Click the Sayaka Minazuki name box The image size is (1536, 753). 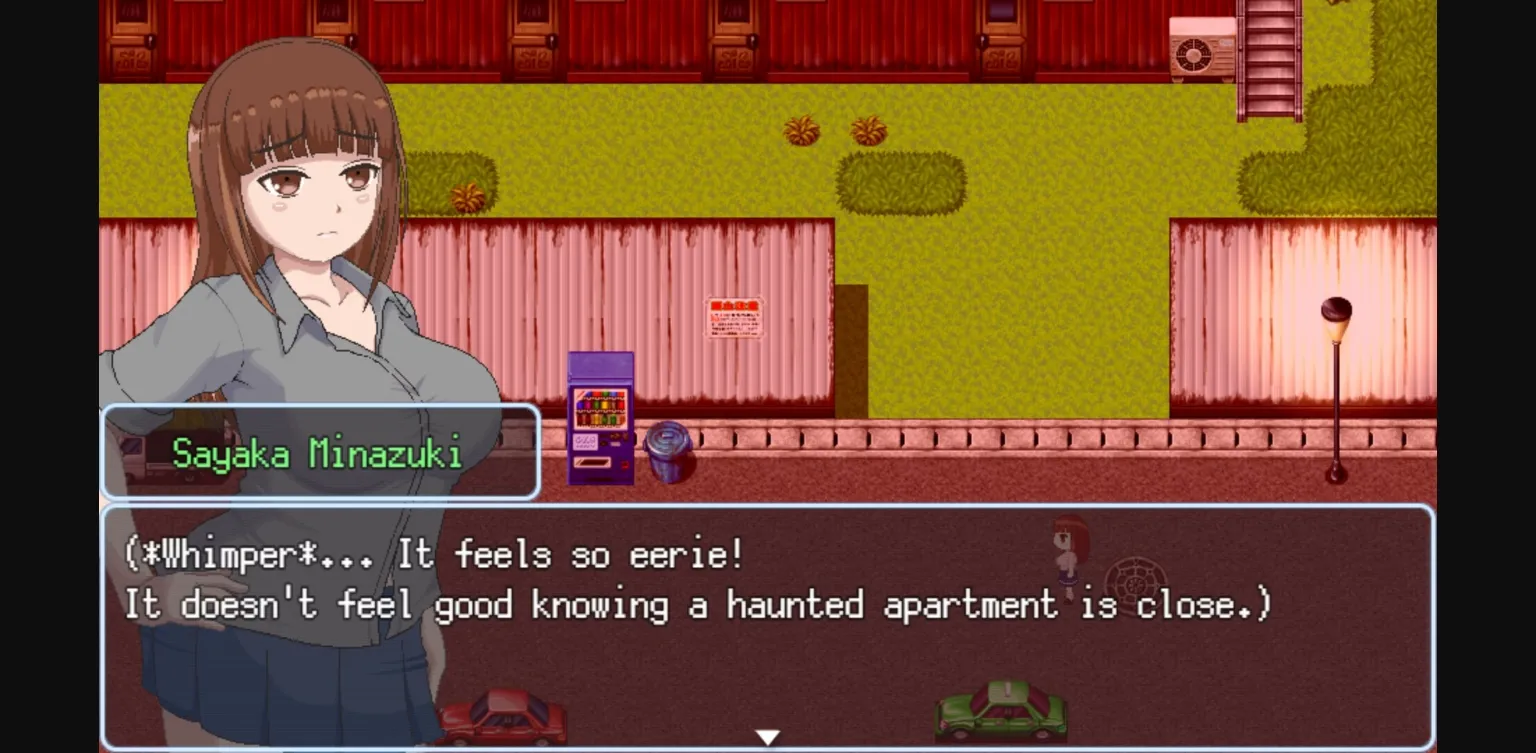coord(318,451)
